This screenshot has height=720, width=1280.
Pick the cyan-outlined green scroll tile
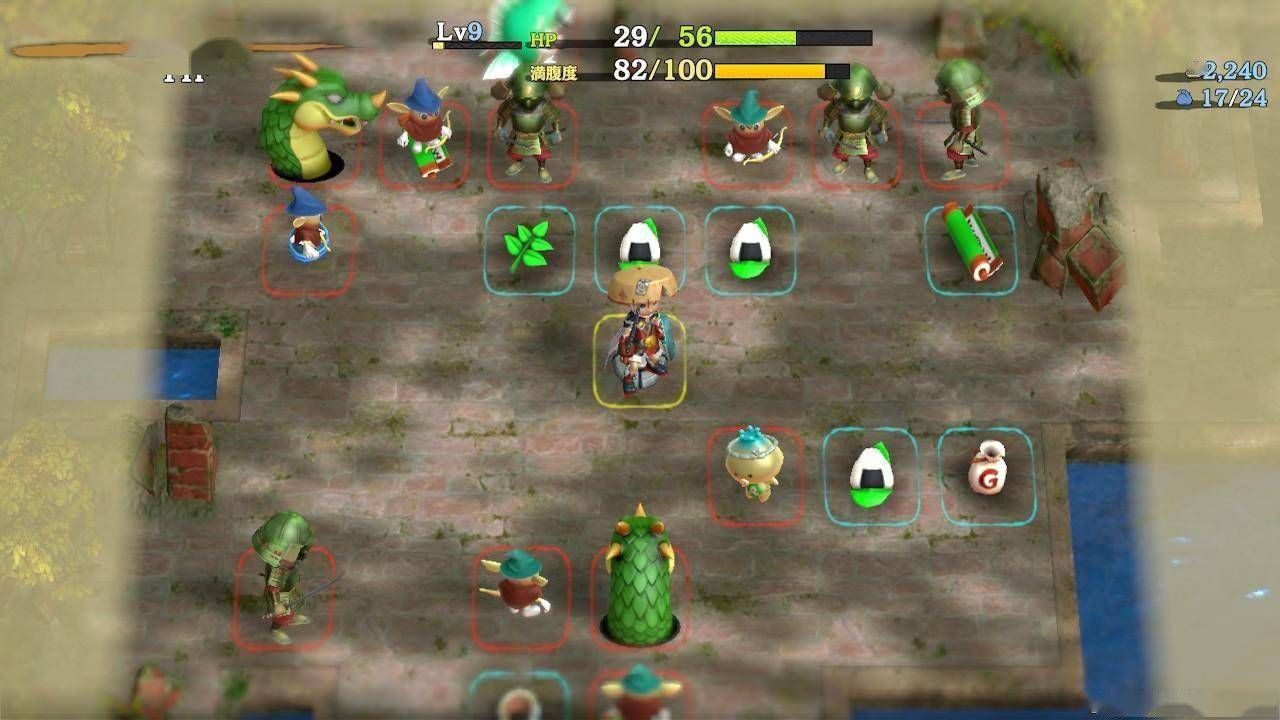[970, 250]
